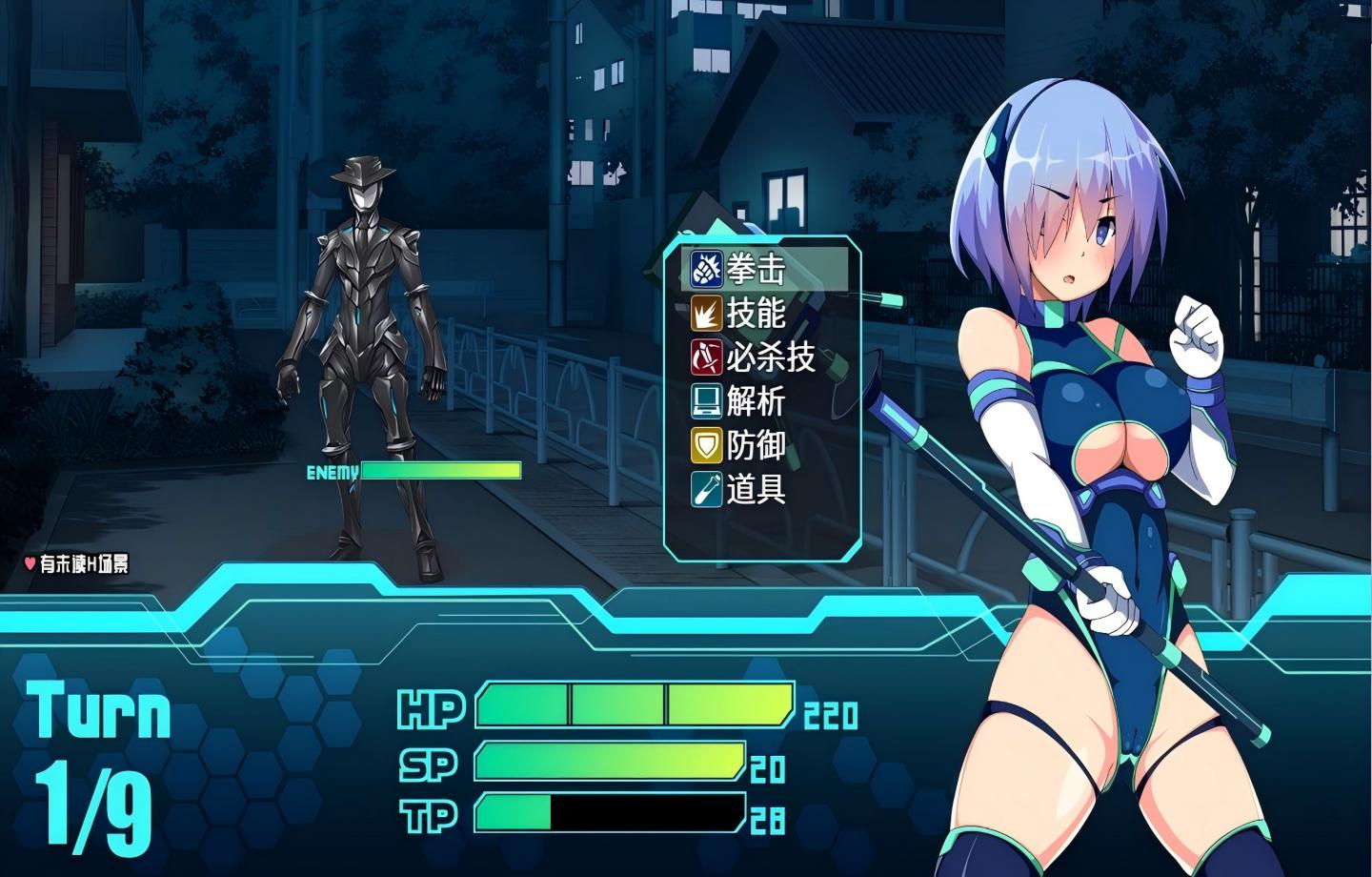Click the ENEMY name label

pyautogui.click(x=330, y=471)
